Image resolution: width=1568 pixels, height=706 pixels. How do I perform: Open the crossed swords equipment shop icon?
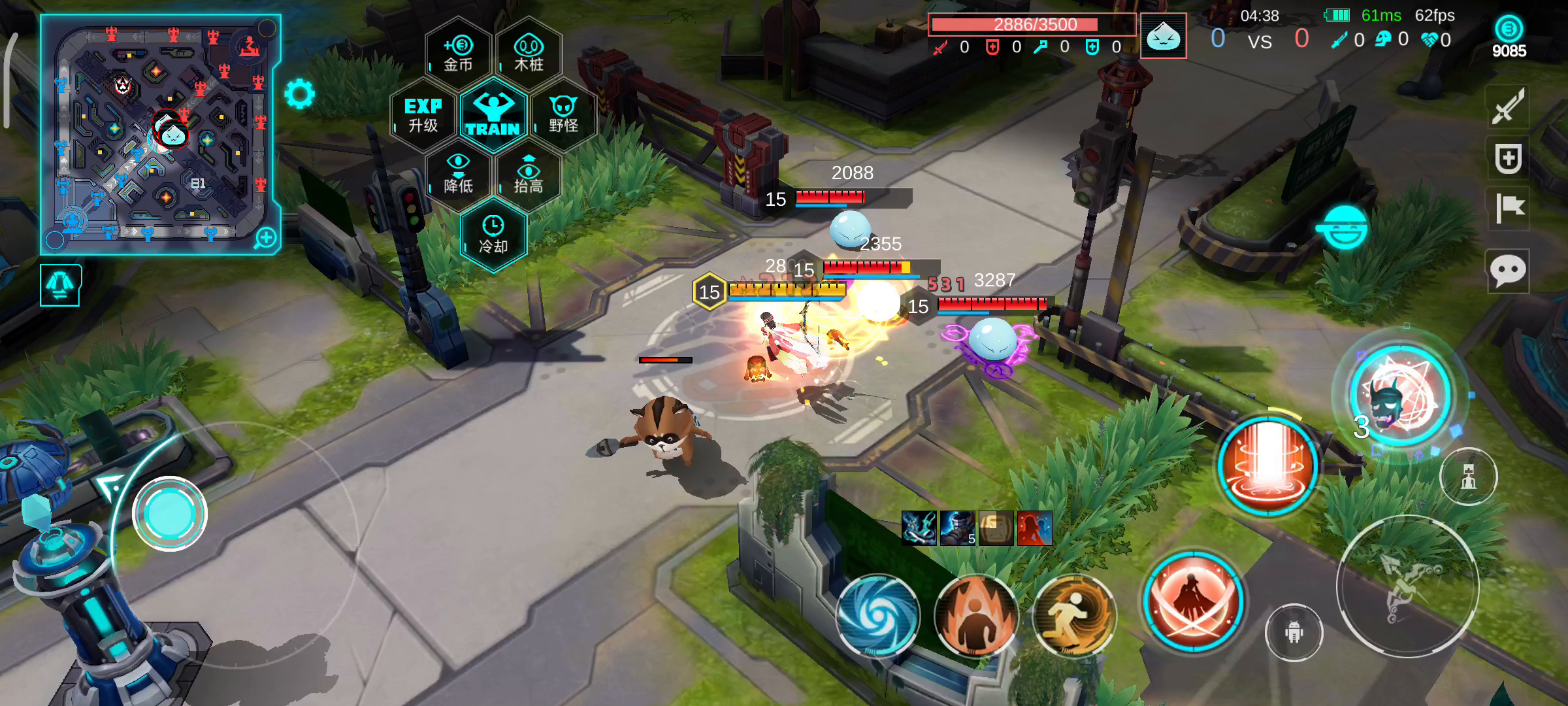click(1508, 107)
